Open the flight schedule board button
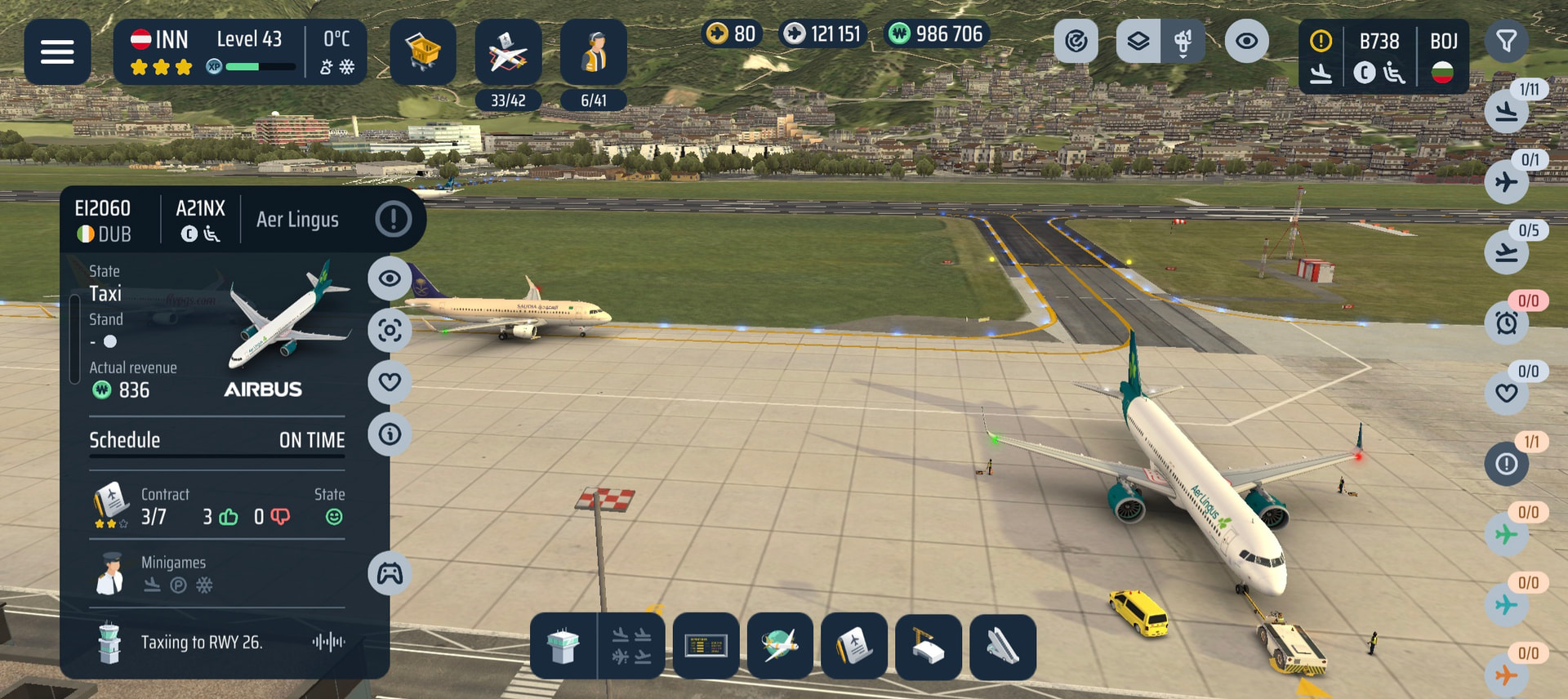This screenshot has width=1568, height=699. (706, 646)
